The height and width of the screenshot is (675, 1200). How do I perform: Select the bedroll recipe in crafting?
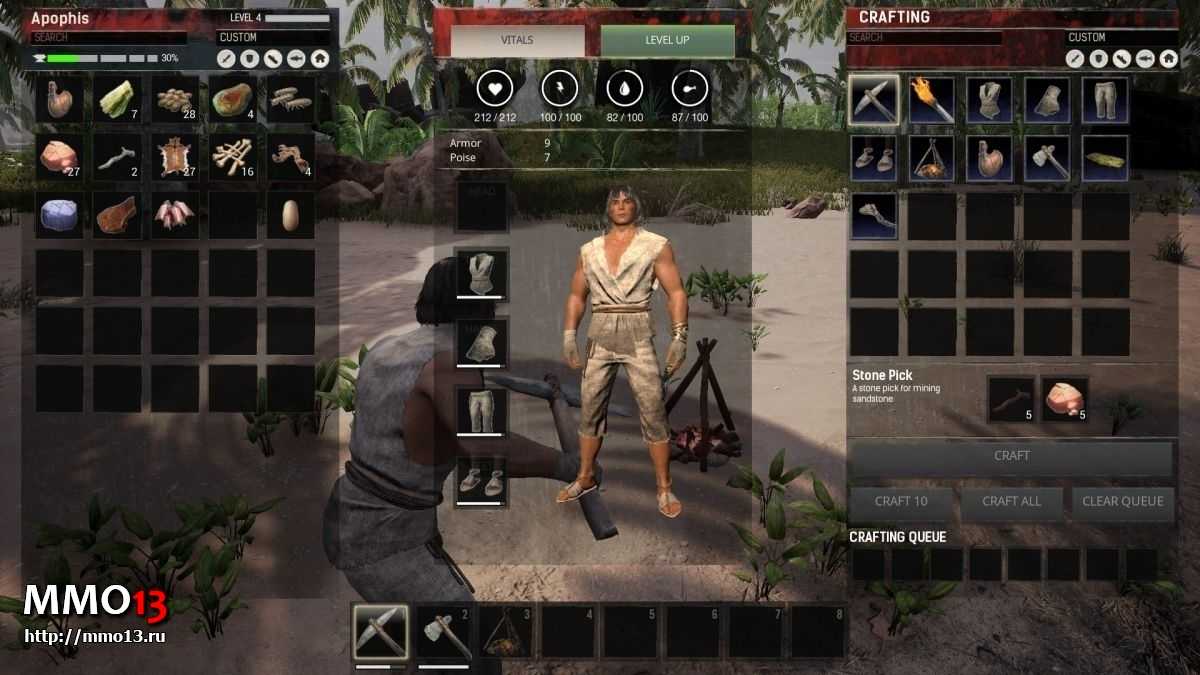1105,158
